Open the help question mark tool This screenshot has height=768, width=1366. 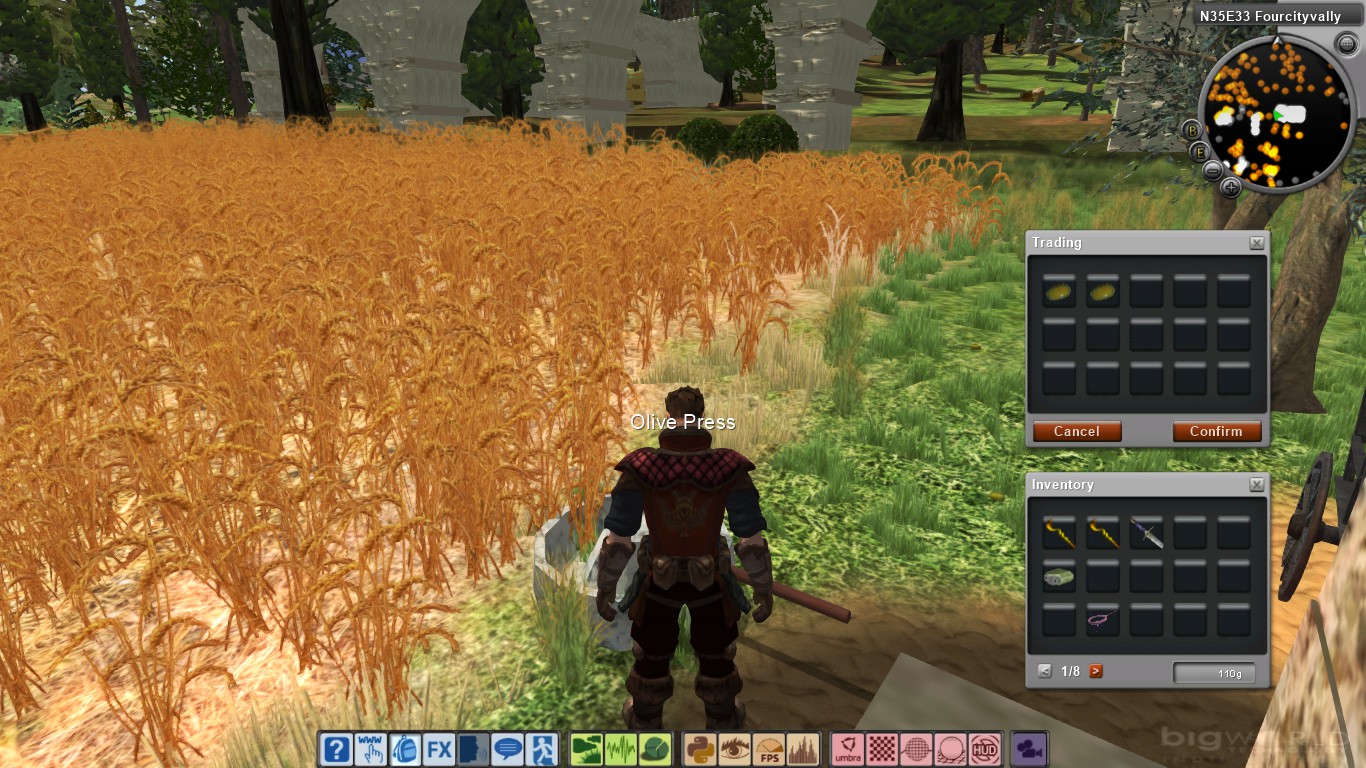pos(336,749)
